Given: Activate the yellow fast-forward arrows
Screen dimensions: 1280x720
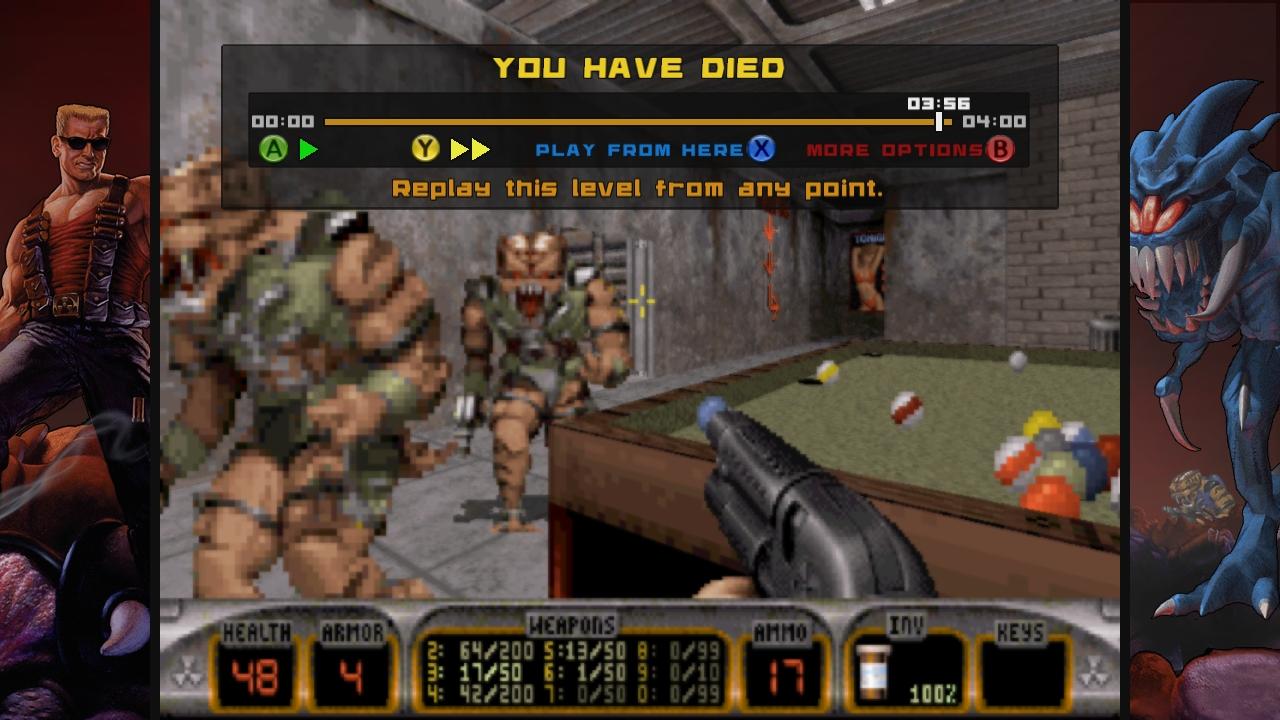Looking at the screenshot, I should coord(469,150).
